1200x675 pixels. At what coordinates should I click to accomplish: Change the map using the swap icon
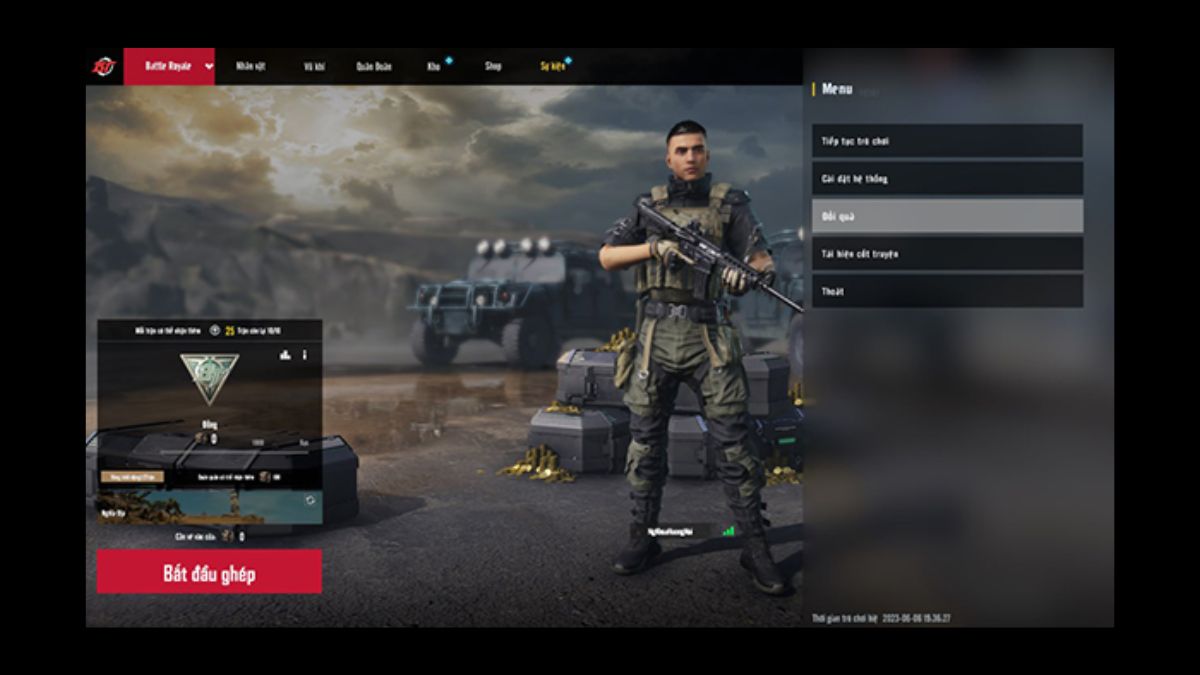coord(310,499)
